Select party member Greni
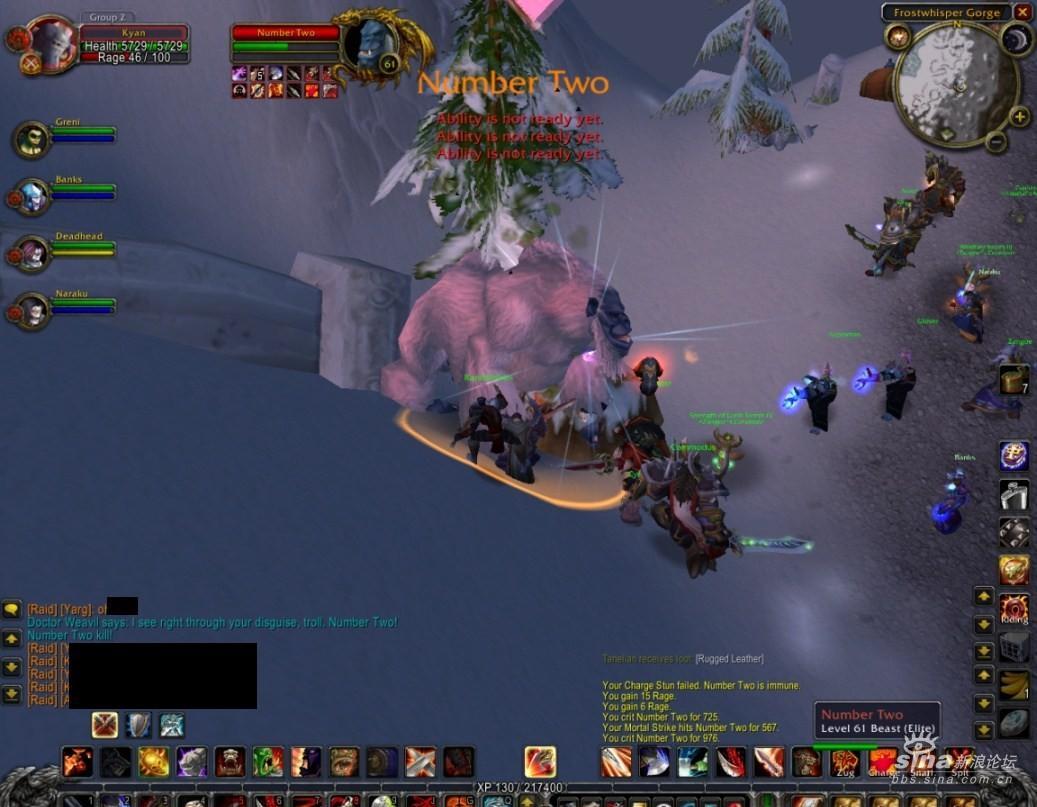Screen dimensions: 1037x807 click(x=32, y=140)
